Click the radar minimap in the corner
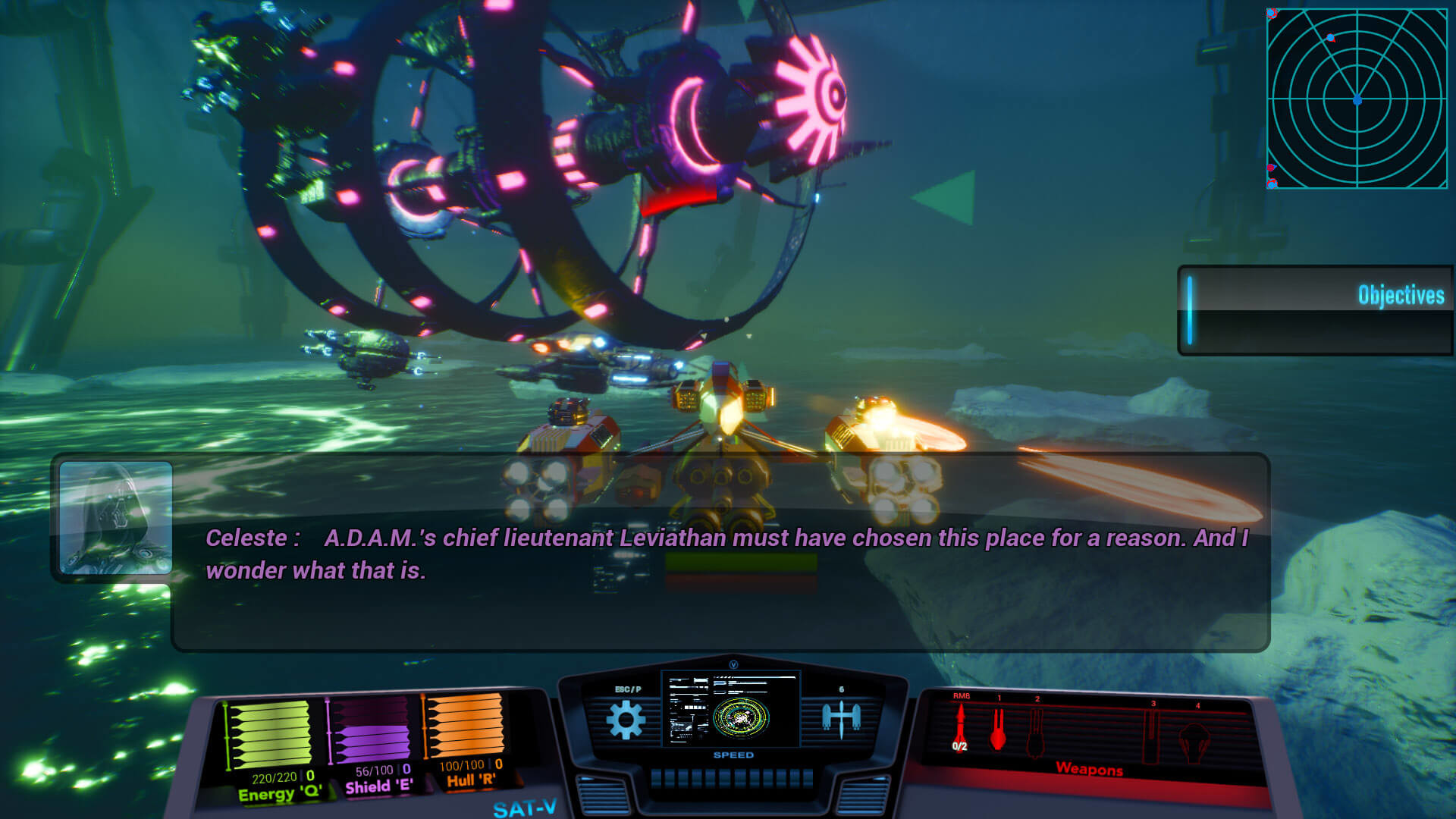 pos(1357,99)
